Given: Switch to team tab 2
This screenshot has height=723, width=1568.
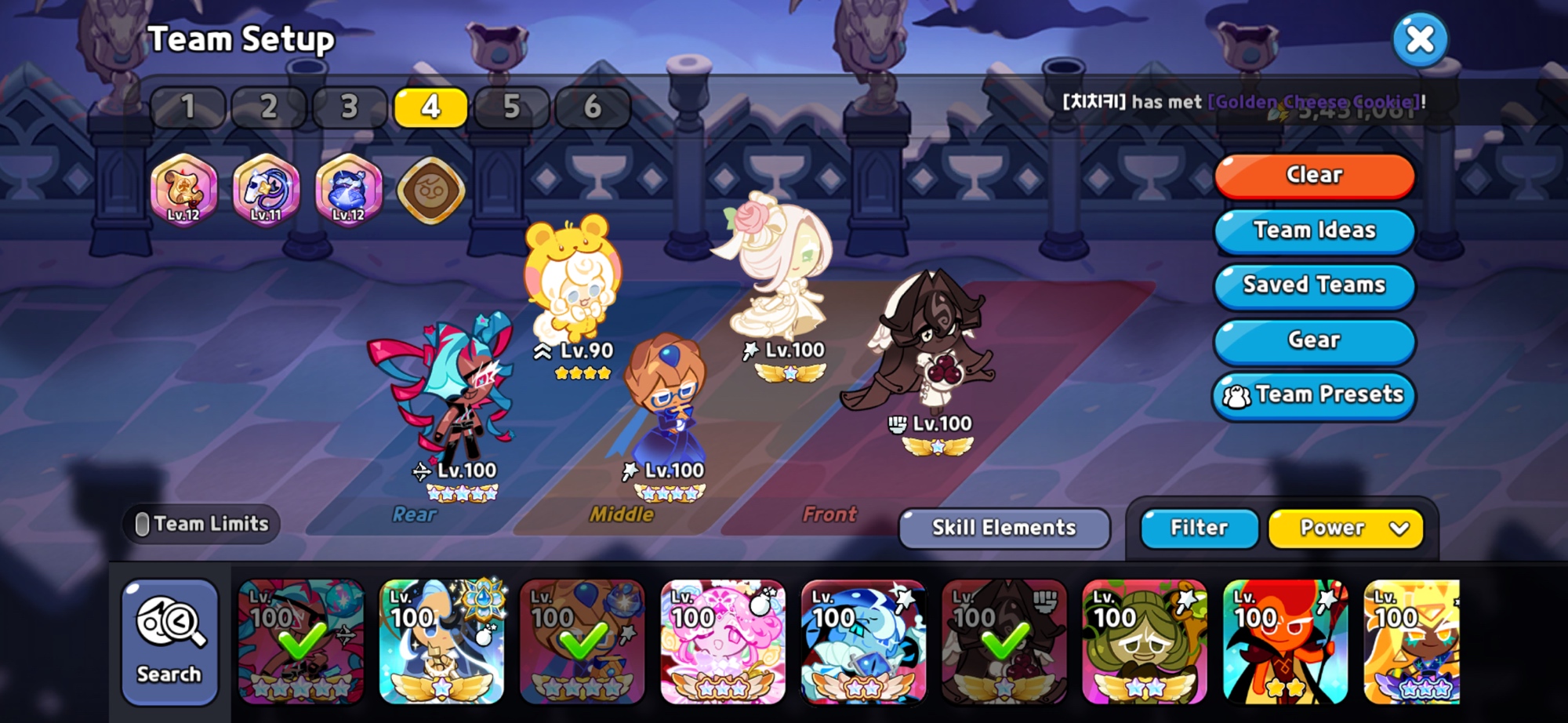Looking at the screenshot, I should [x=269, y=107].
